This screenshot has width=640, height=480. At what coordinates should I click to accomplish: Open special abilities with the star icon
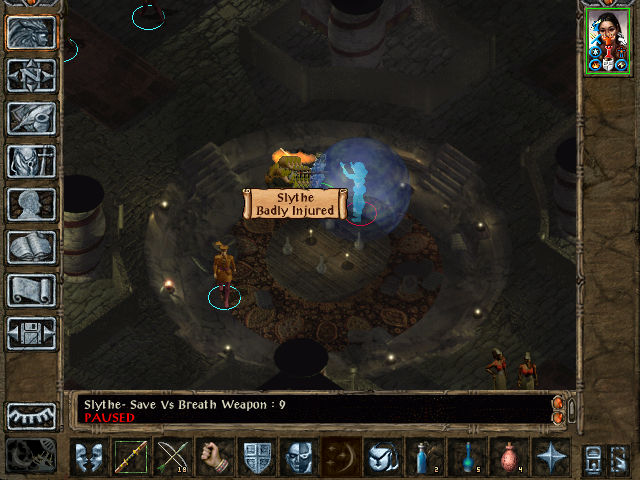550,457
